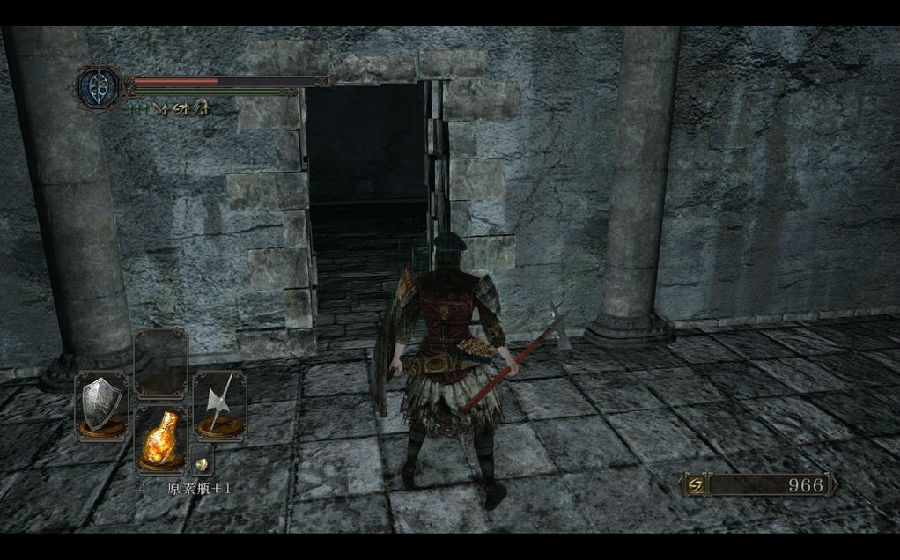Click the round emblem beside the health bar
900x560 pixels.
98,85
